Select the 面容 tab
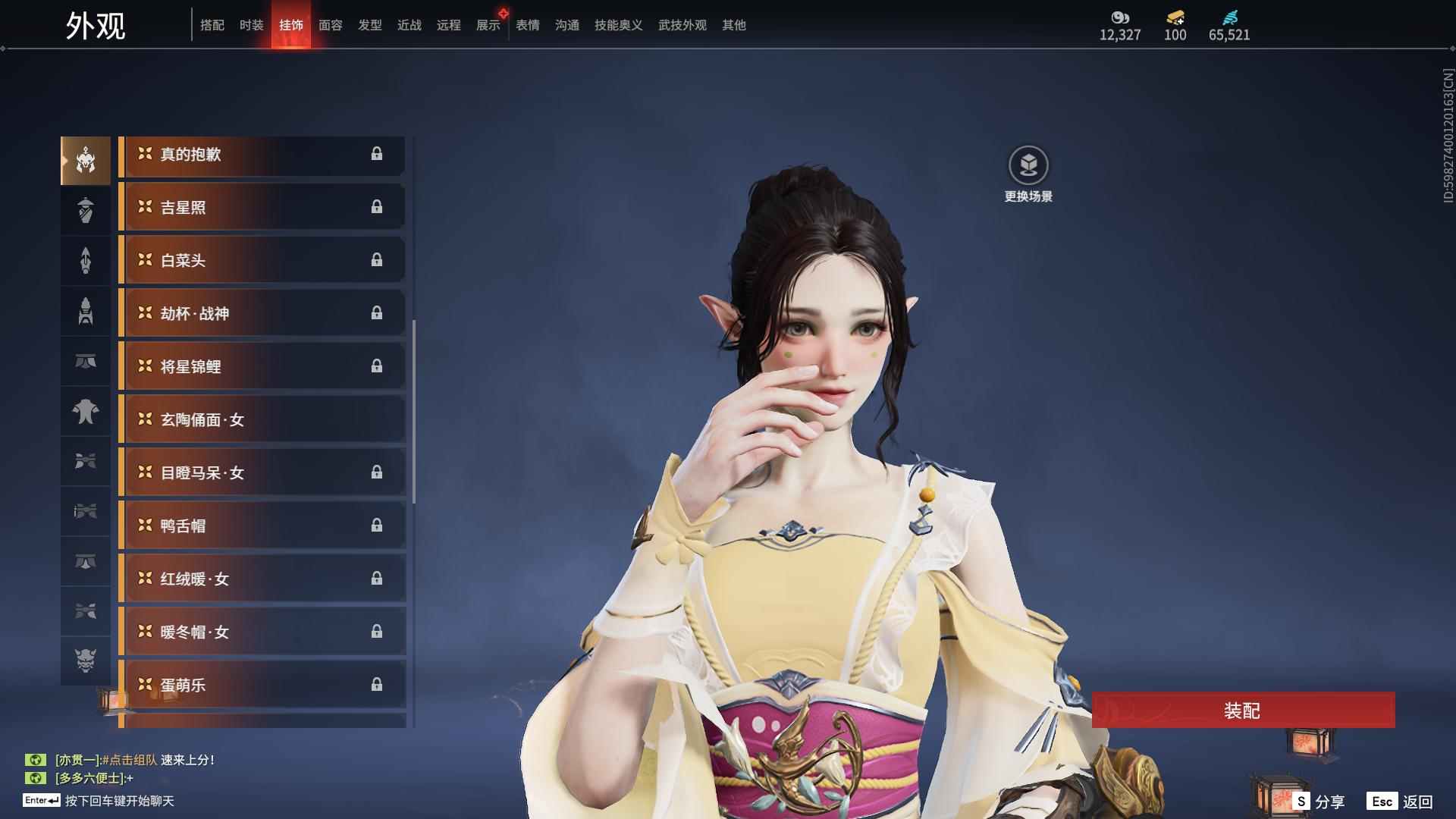Image resolution: width=1456 pixels, height=819 pixels. (330, 25)
